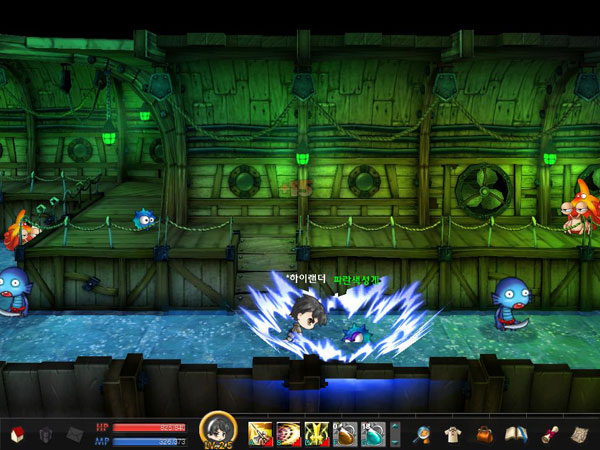This screenshot has height=450, width=600.
Task: Use the brown potion in the quickslot
Action: tap(345, 434)
